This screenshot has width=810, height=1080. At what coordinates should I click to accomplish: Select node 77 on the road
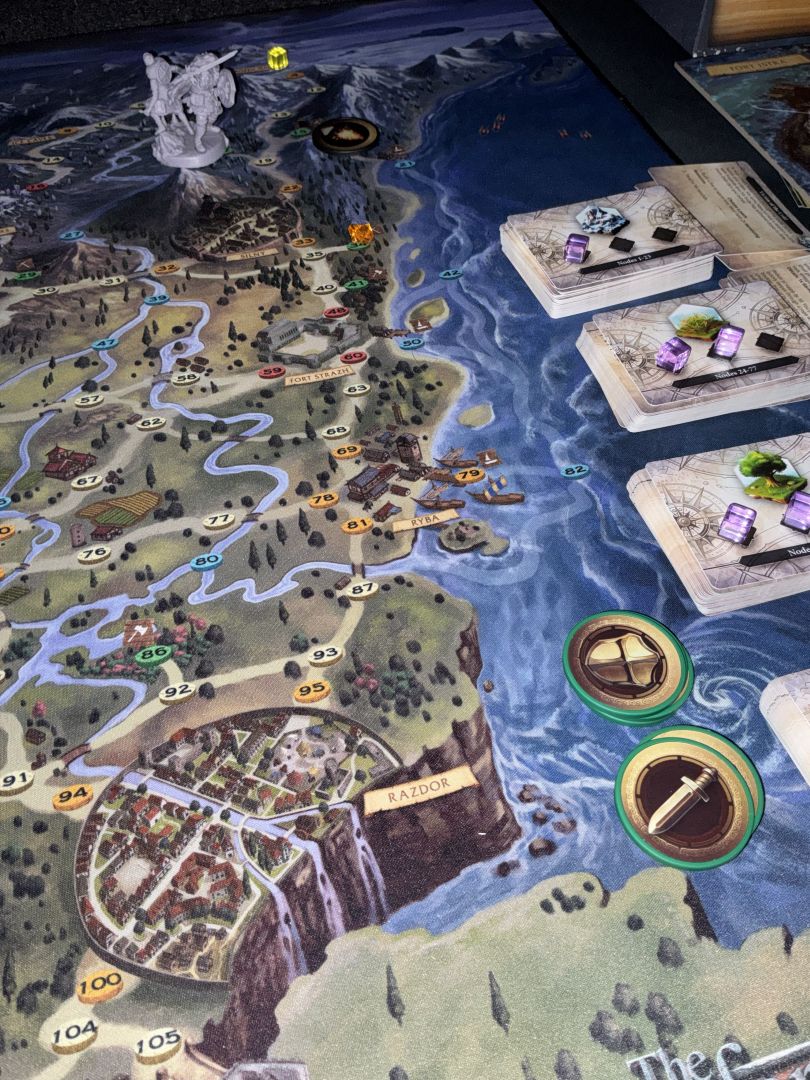pyautogui.click(x=218, y=520)
